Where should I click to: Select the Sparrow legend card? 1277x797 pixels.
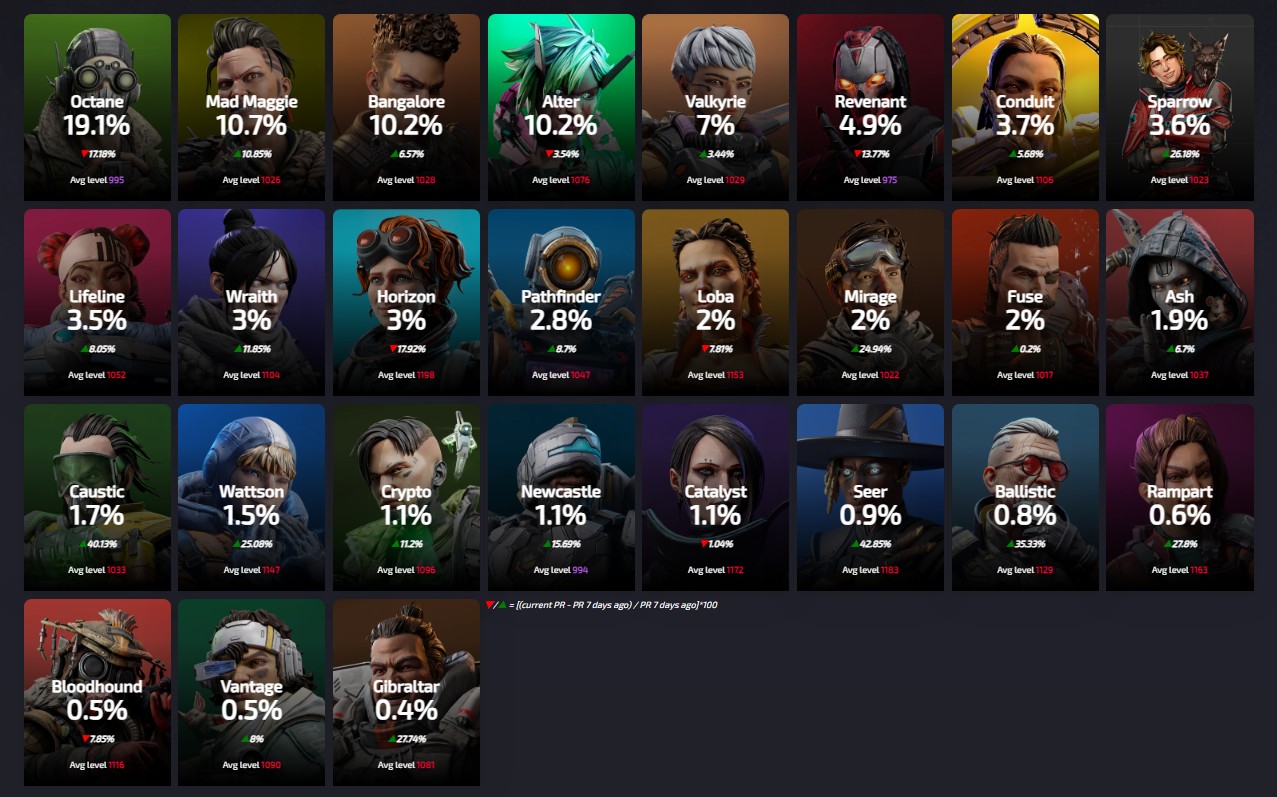tap(1179, 107)
